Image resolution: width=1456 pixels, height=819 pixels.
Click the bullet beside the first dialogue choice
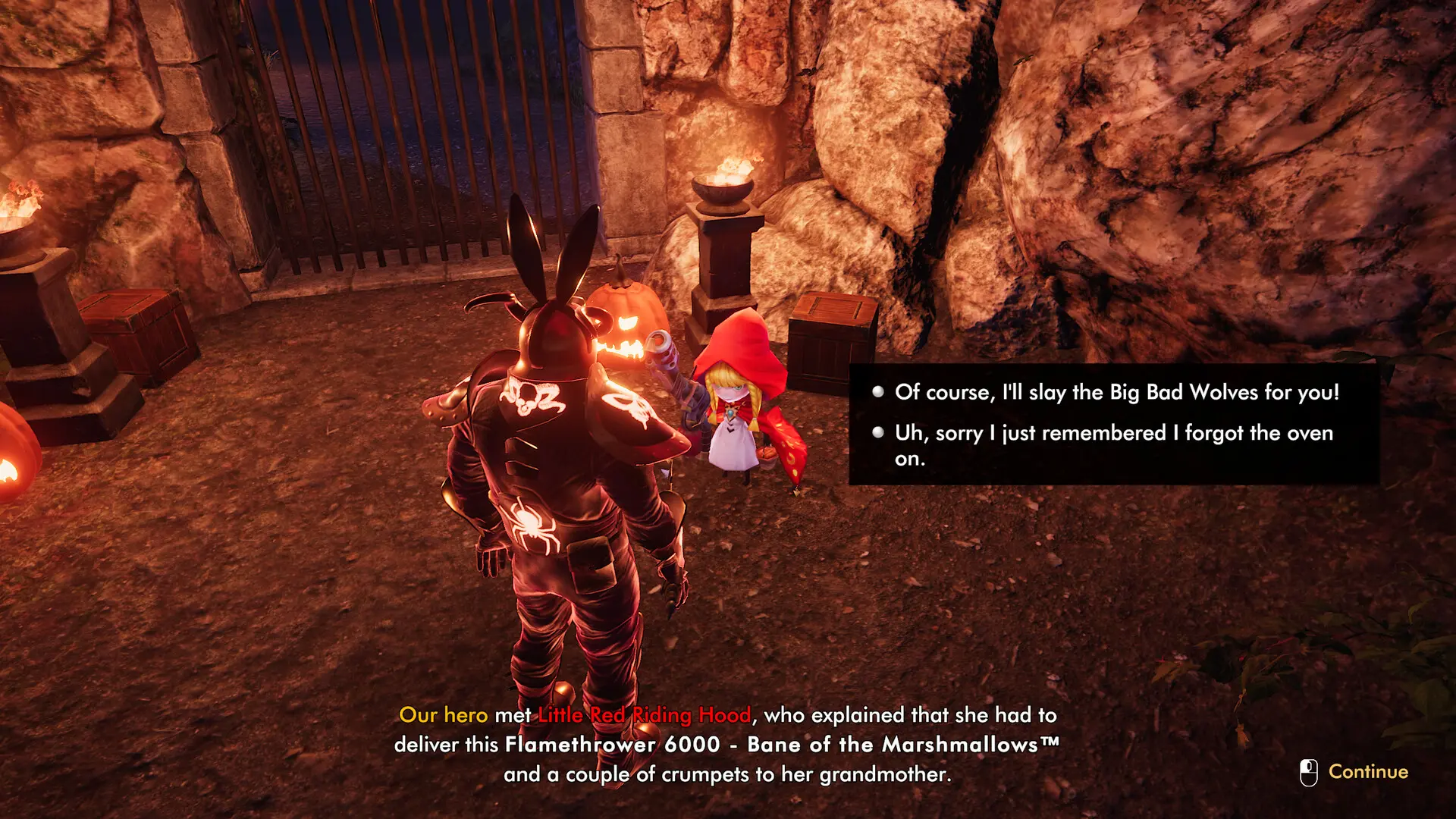click(877, 393)
